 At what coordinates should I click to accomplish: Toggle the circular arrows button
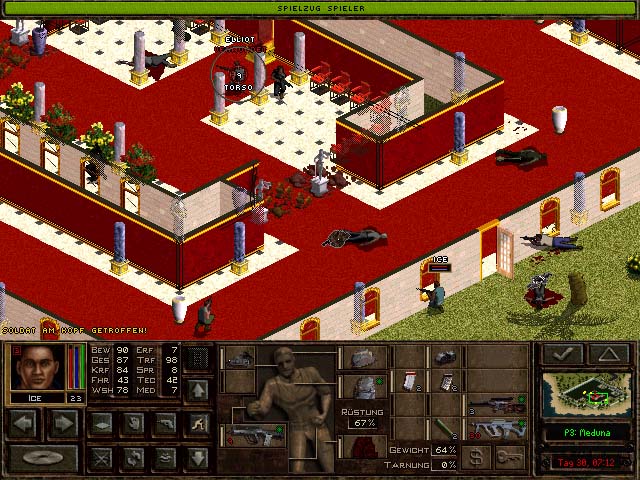pyautogui.click(x=131, y=458)
